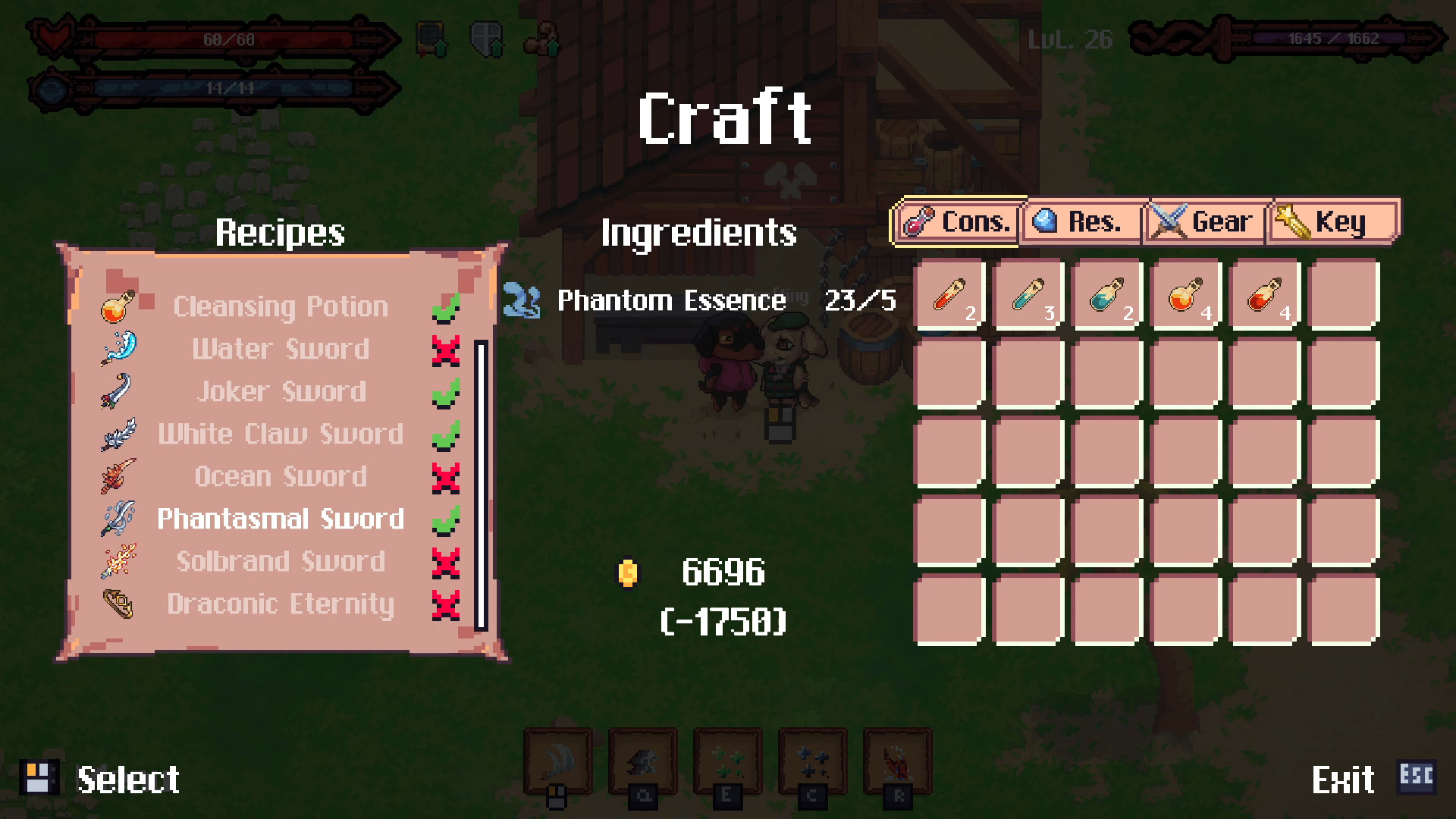Select the round orange flask slot
This screenshot has height=819, width=1456.
[x=1186, y=295]
